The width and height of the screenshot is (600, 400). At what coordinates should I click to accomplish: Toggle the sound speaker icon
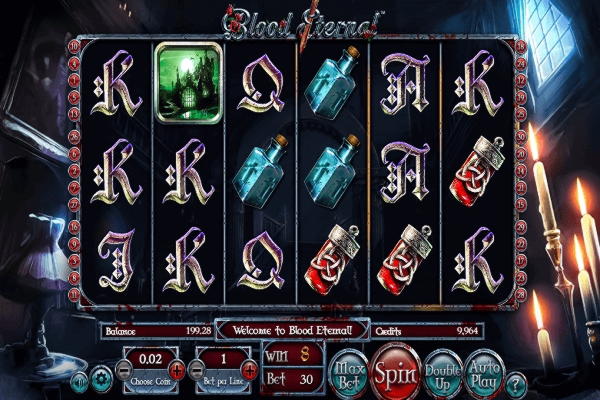tap(79, 380)
